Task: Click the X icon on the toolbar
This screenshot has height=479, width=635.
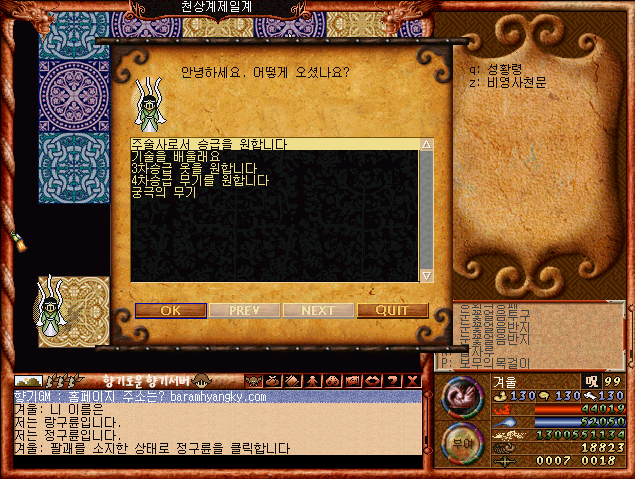Action: click(x=412, y=381)
